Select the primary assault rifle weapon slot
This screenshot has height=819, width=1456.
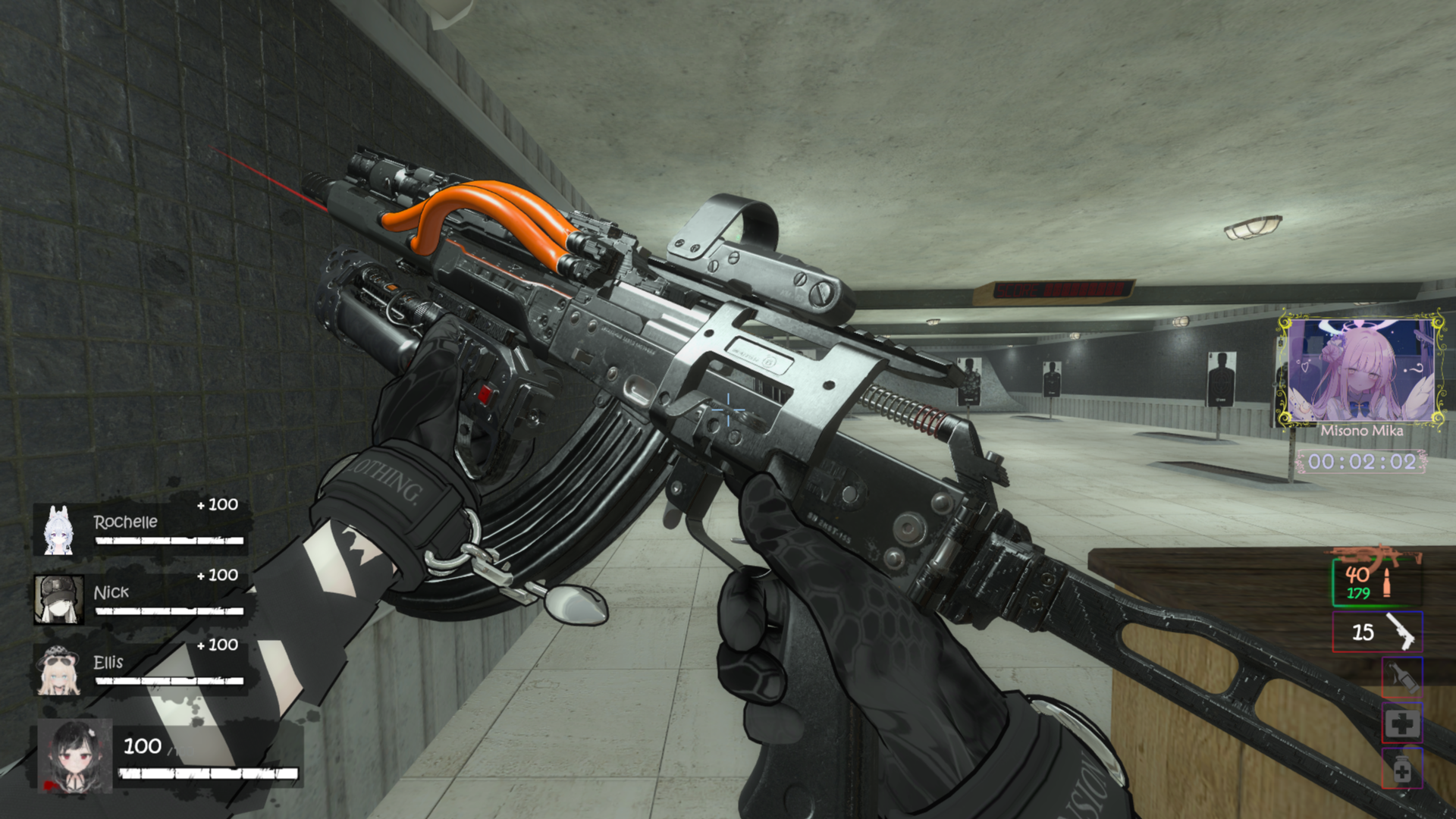(x=1376, y=579)
